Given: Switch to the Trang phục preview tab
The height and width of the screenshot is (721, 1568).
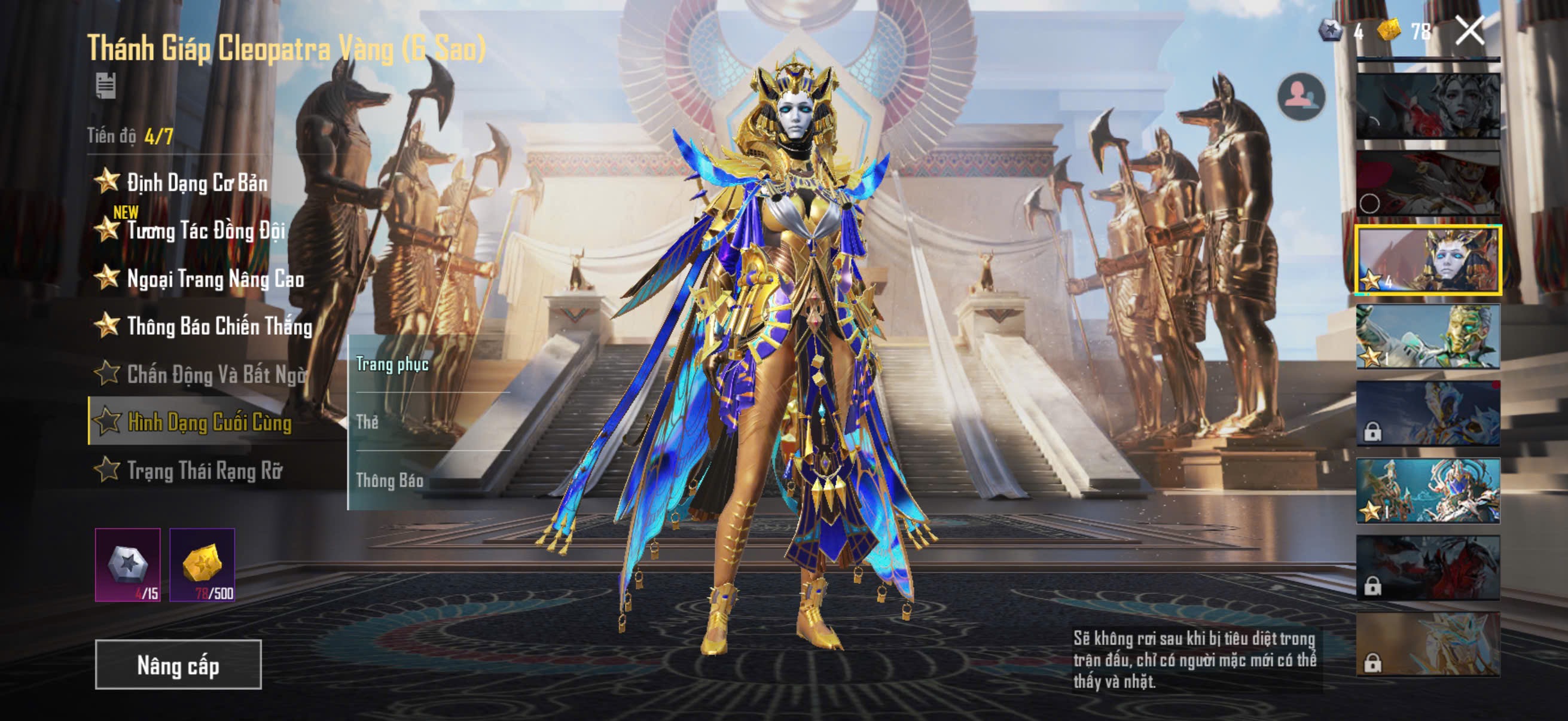Looking at the screenshot, I should 393,365.
